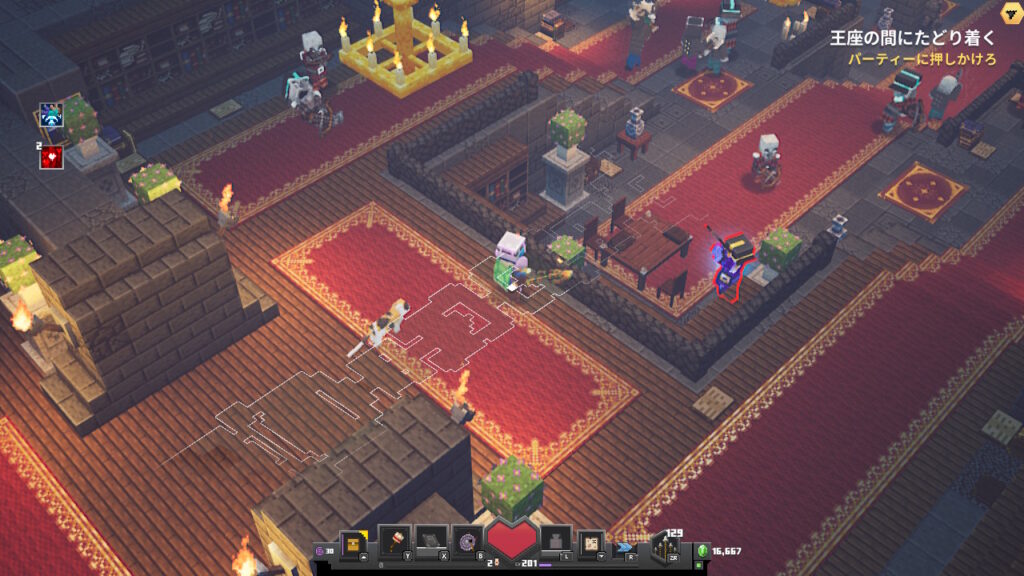The image size is (1024, 576).
Task: Open the dungeon map scroll
Action: click(592, 541)
